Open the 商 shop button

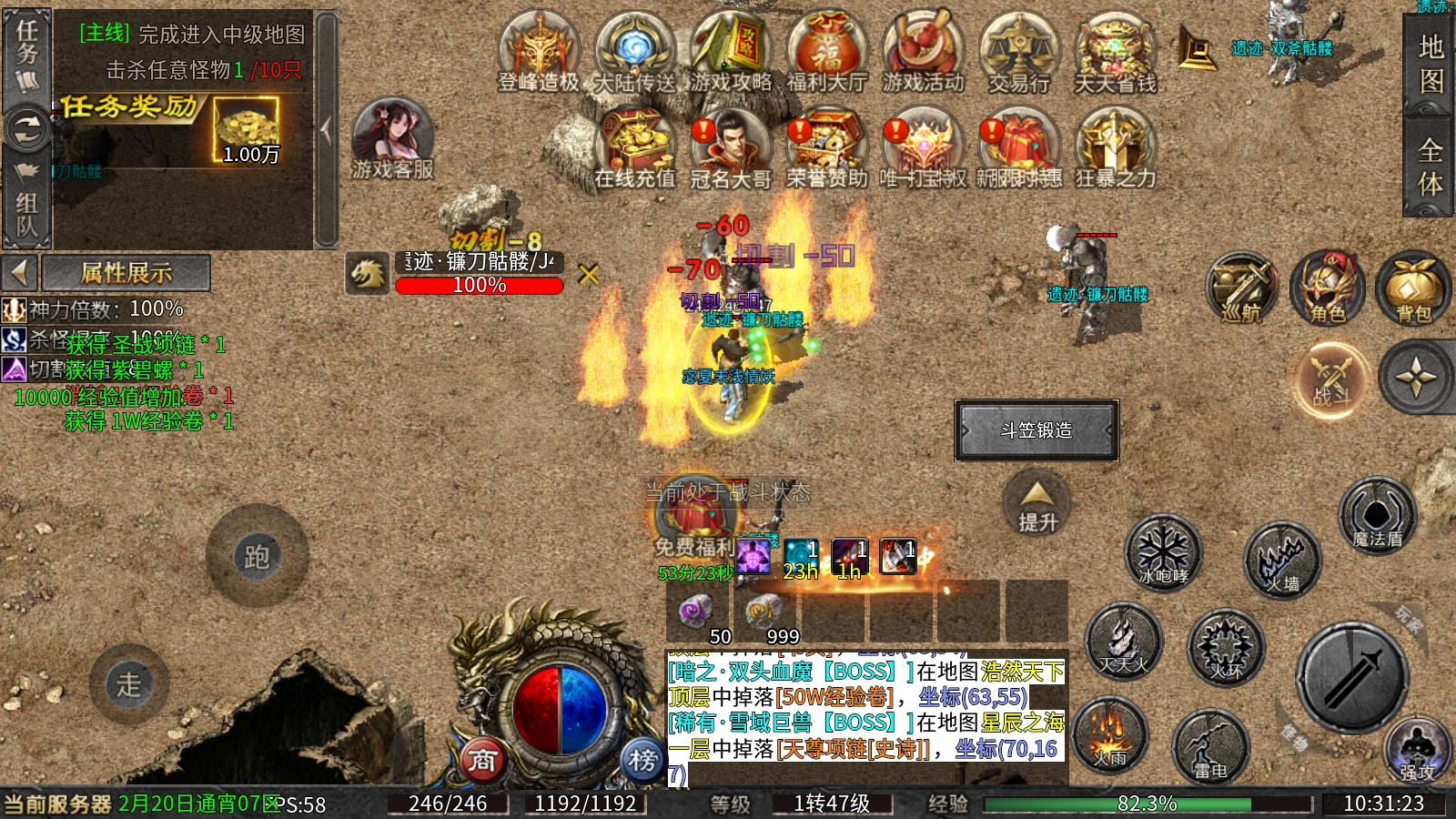(482, 760)
